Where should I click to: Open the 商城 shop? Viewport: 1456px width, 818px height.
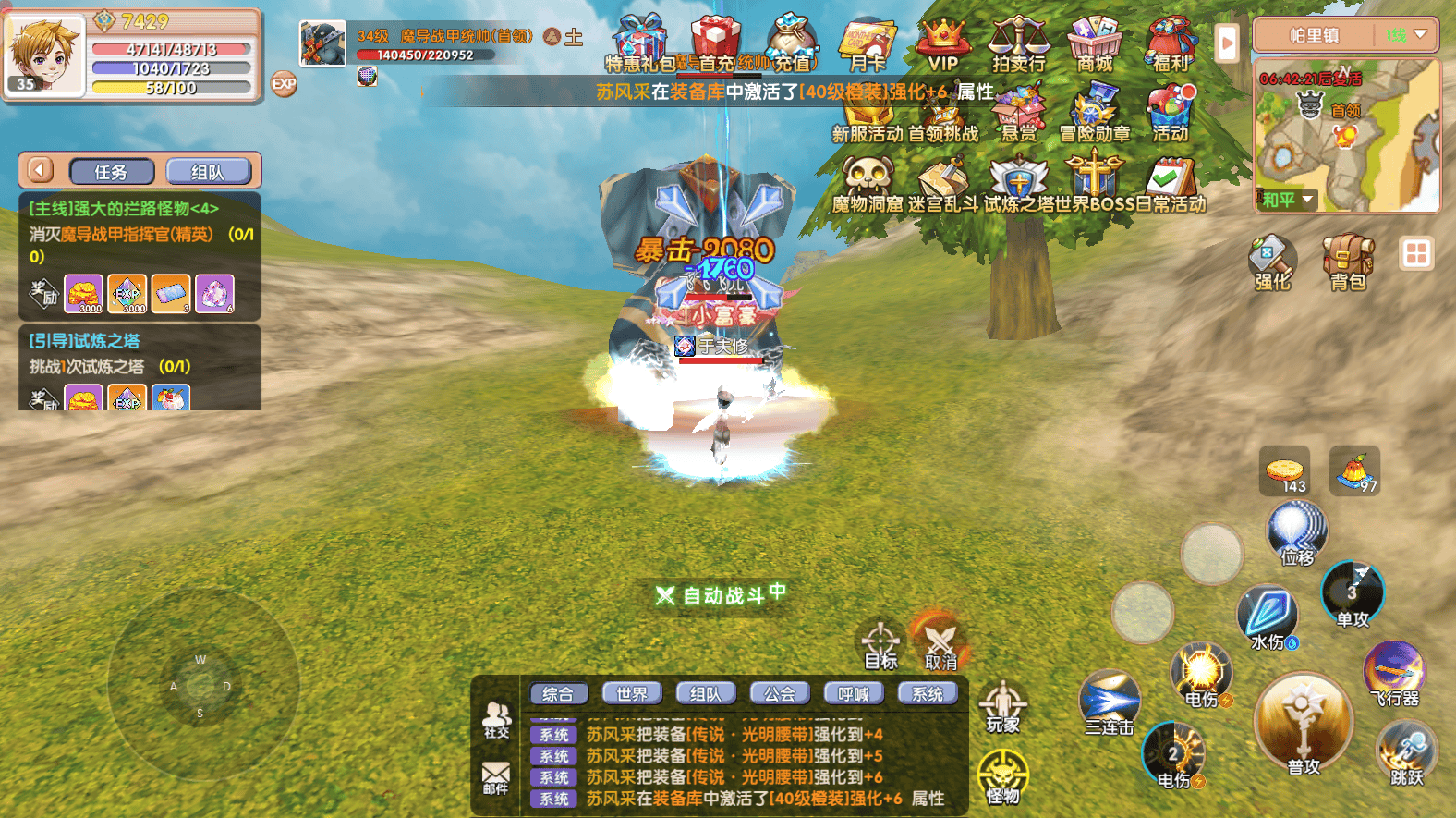pos(1094,44)
